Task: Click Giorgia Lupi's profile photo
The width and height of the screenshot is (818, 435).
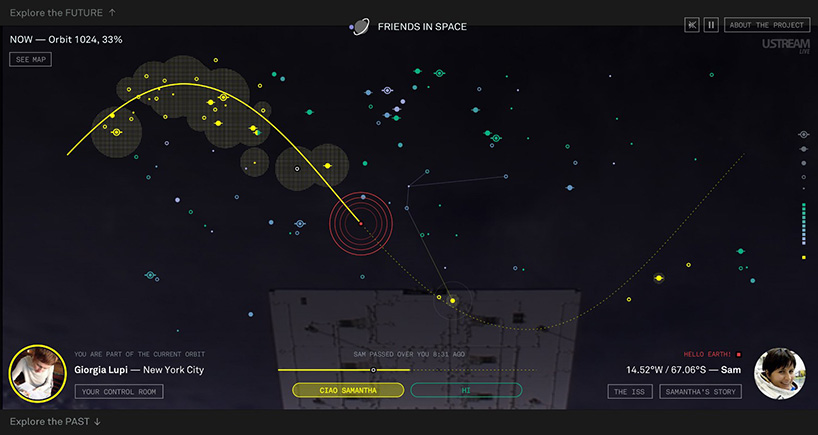Action: [x=37, y=372]
